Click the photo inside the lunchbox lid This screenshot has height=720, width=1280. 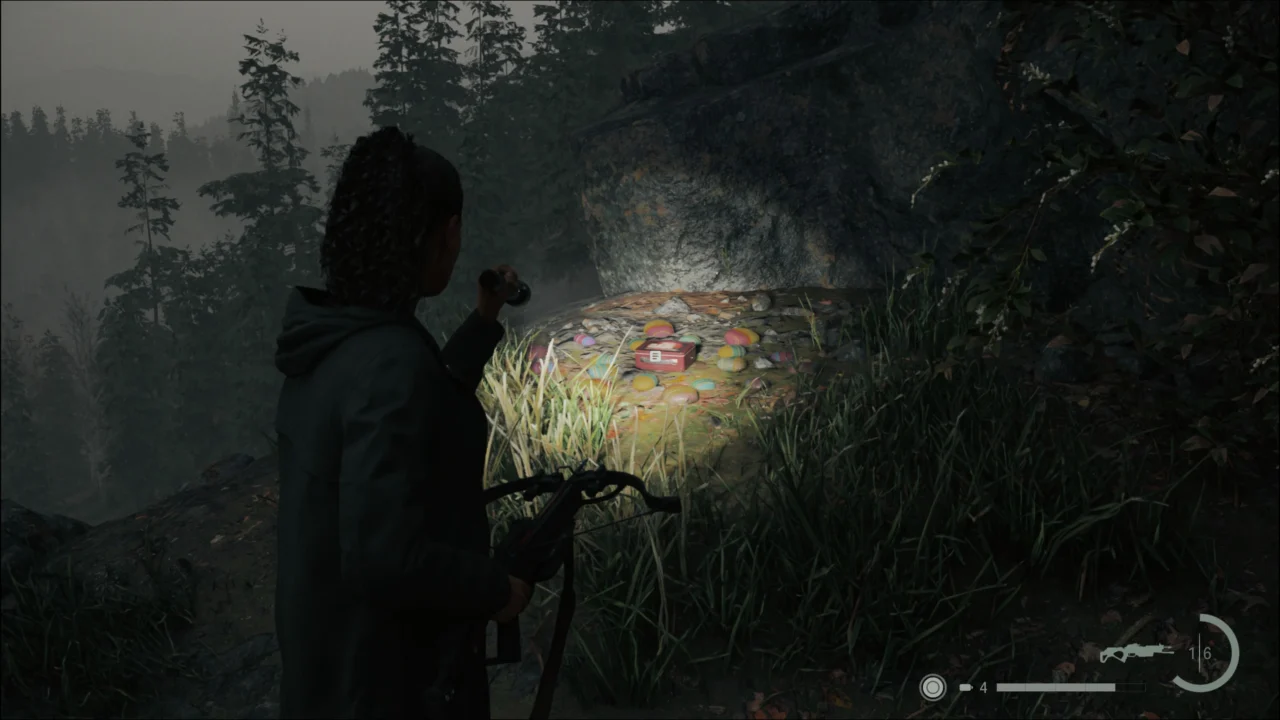(x=662, y=346)
